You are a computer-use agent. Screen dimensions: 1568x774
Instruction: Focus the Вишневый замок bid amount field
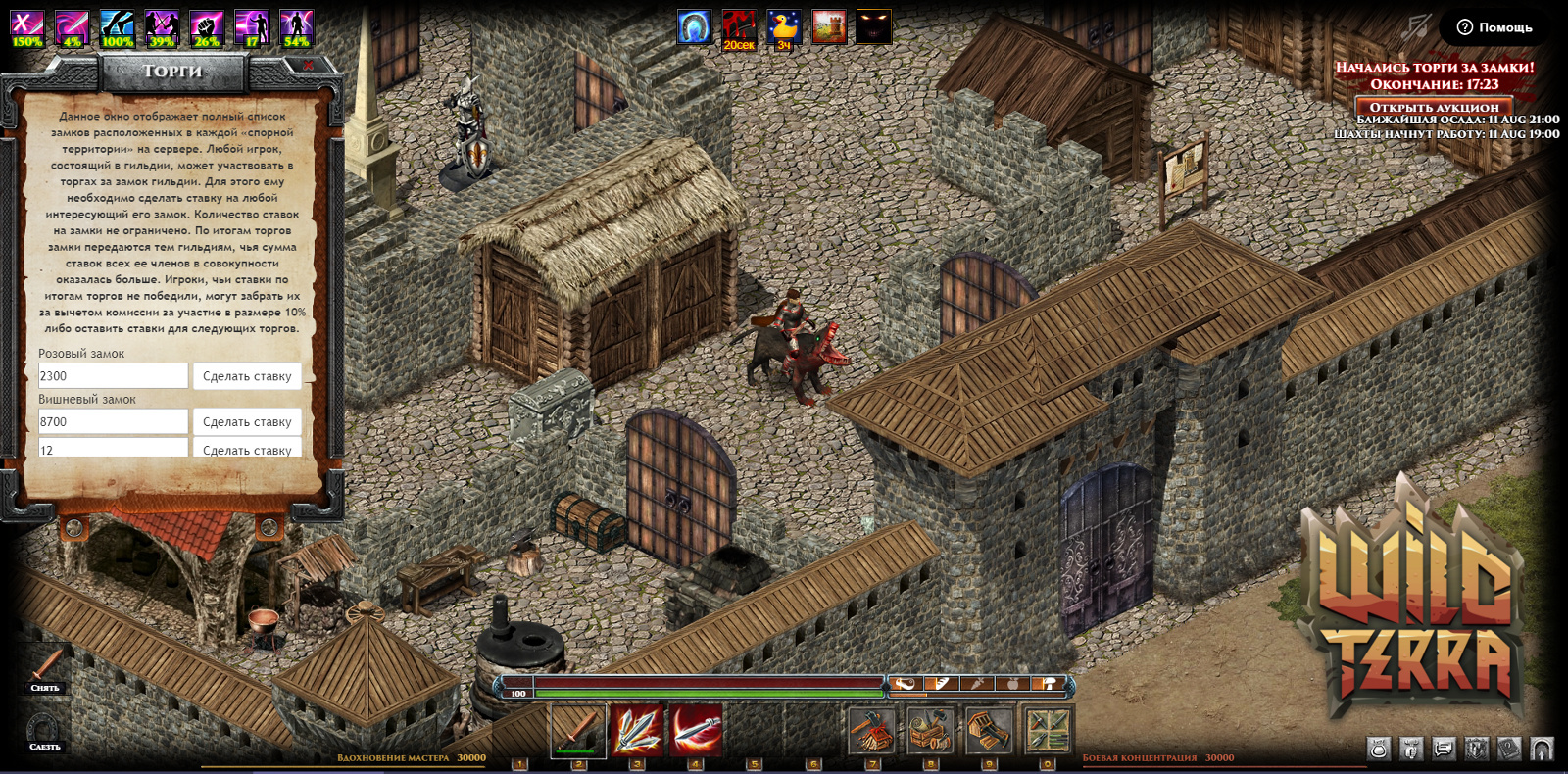click(113, 422)
